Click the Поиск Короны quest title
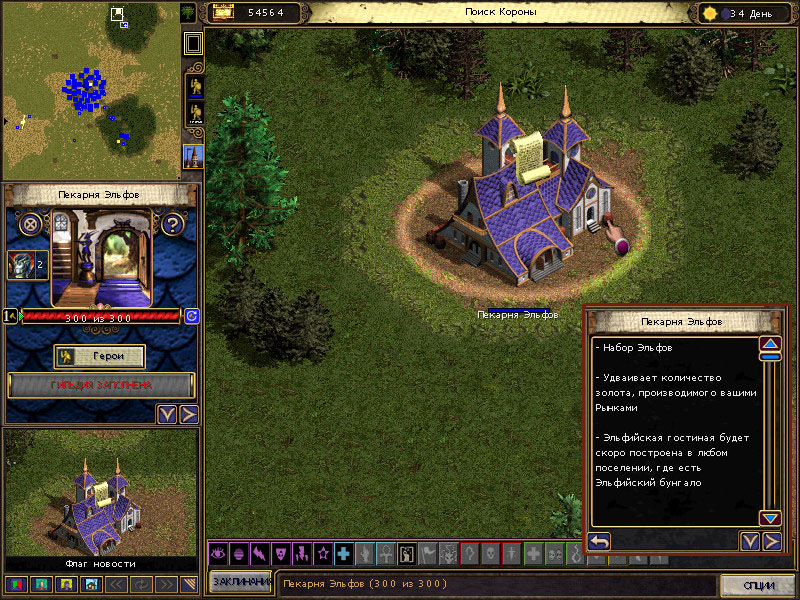 (500, 12)
